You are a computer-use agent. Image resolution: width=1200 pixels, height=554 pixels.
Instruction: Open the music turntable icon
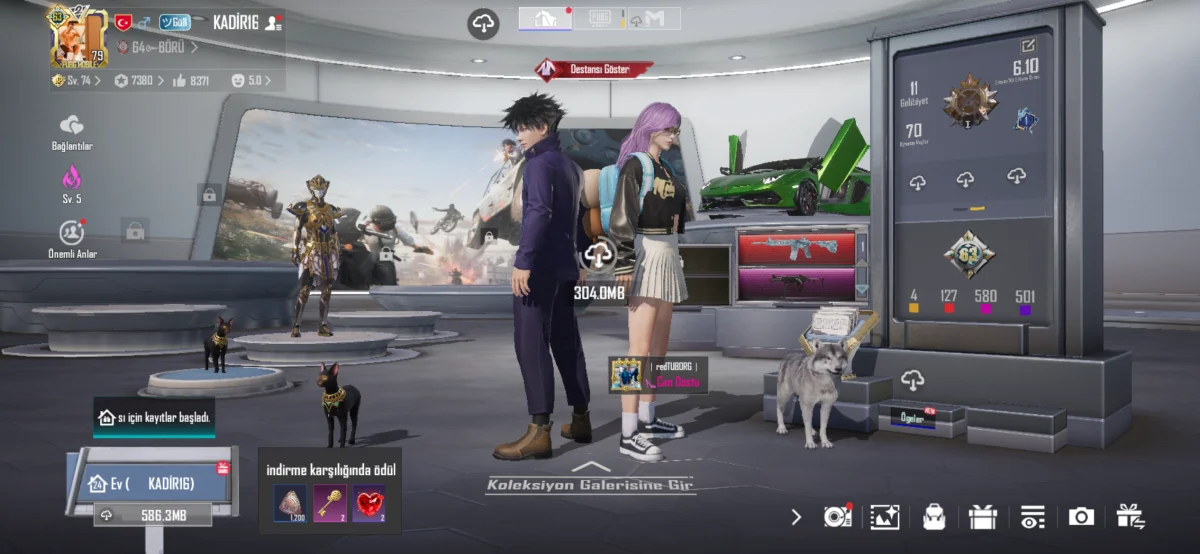click(837, 516)
